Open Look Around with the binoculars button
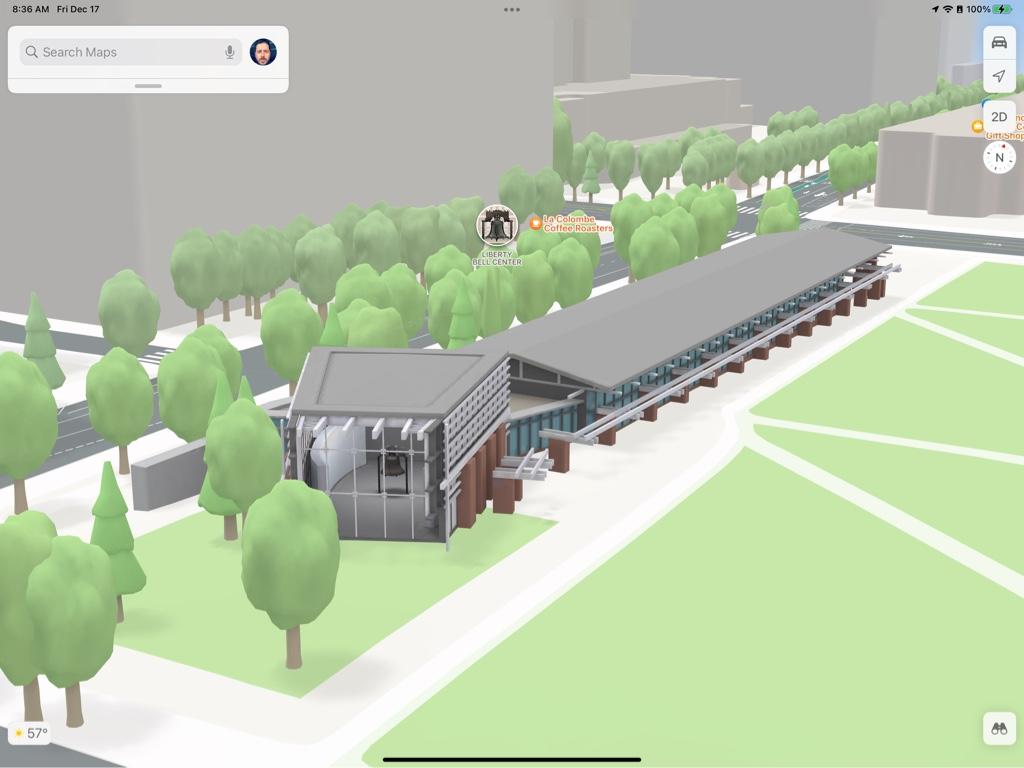The height and width of the screenshot is (768, 1024). pos(999,729)
